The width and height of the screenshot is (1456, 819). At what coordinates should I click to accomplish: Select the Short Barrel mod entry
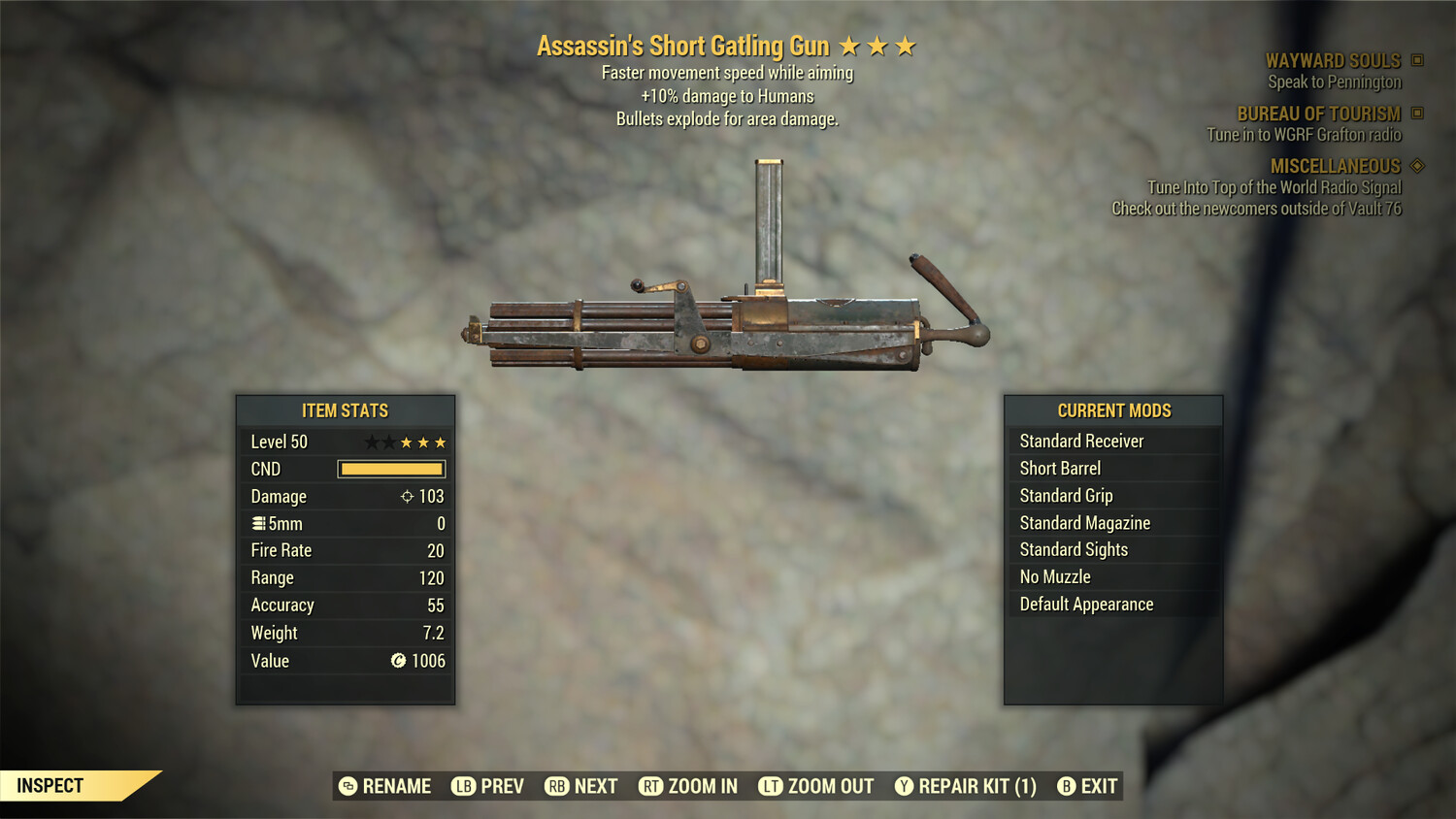coord(1059,468)
